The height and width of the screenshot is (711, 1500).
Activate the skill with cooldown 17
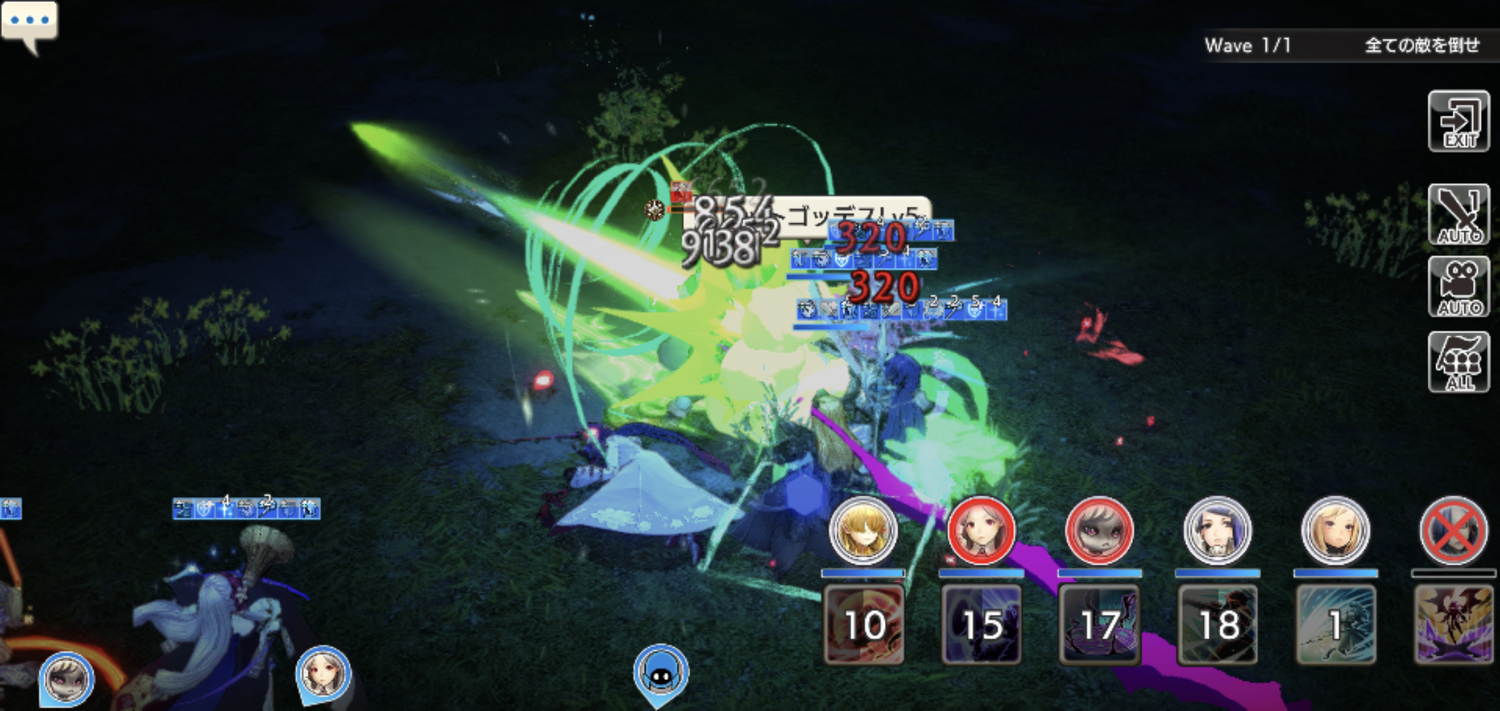(1099, 625)
